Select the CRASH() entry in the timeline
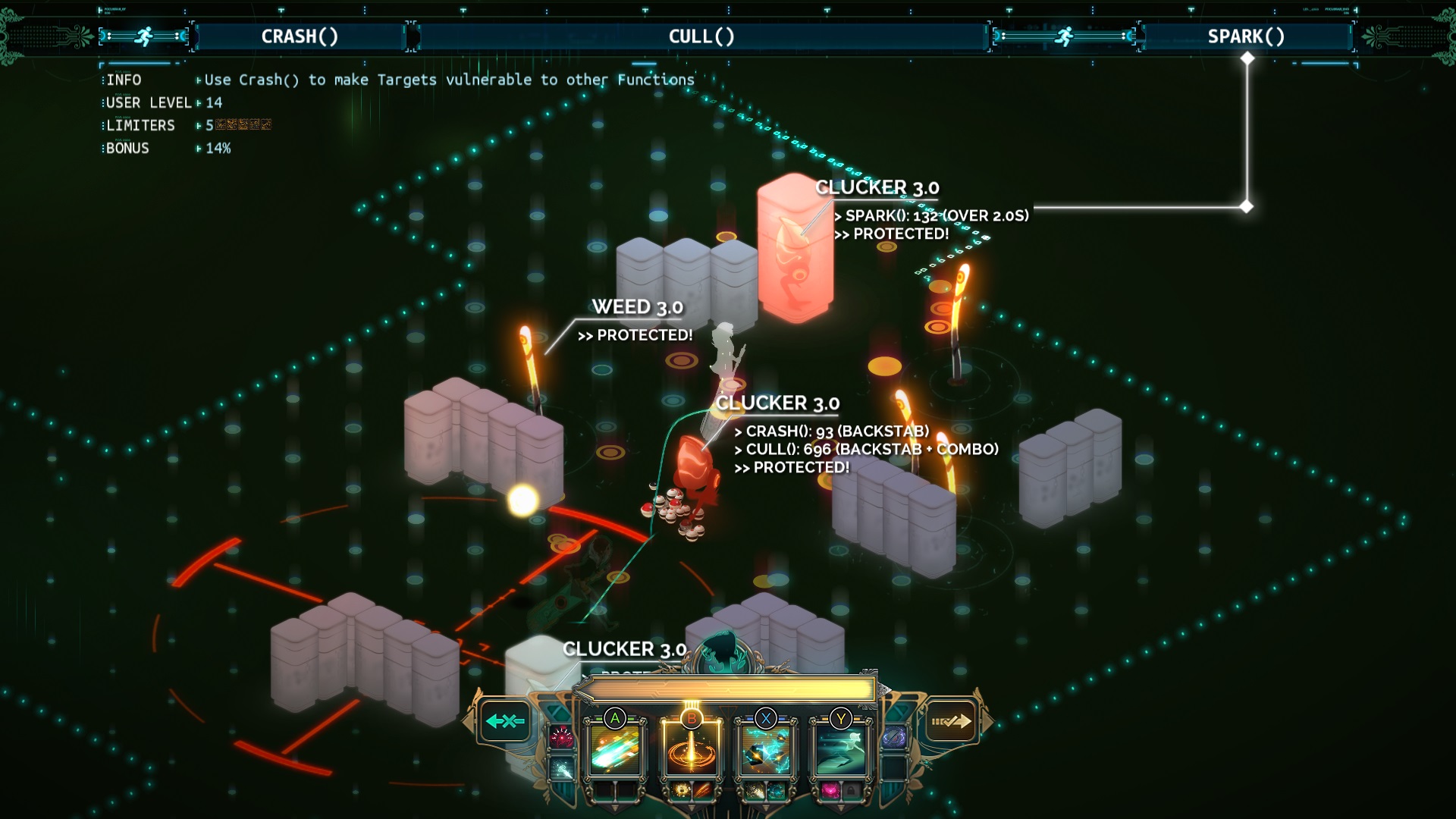The height and width of the screenshot is (819, 1456). point(300,36)
